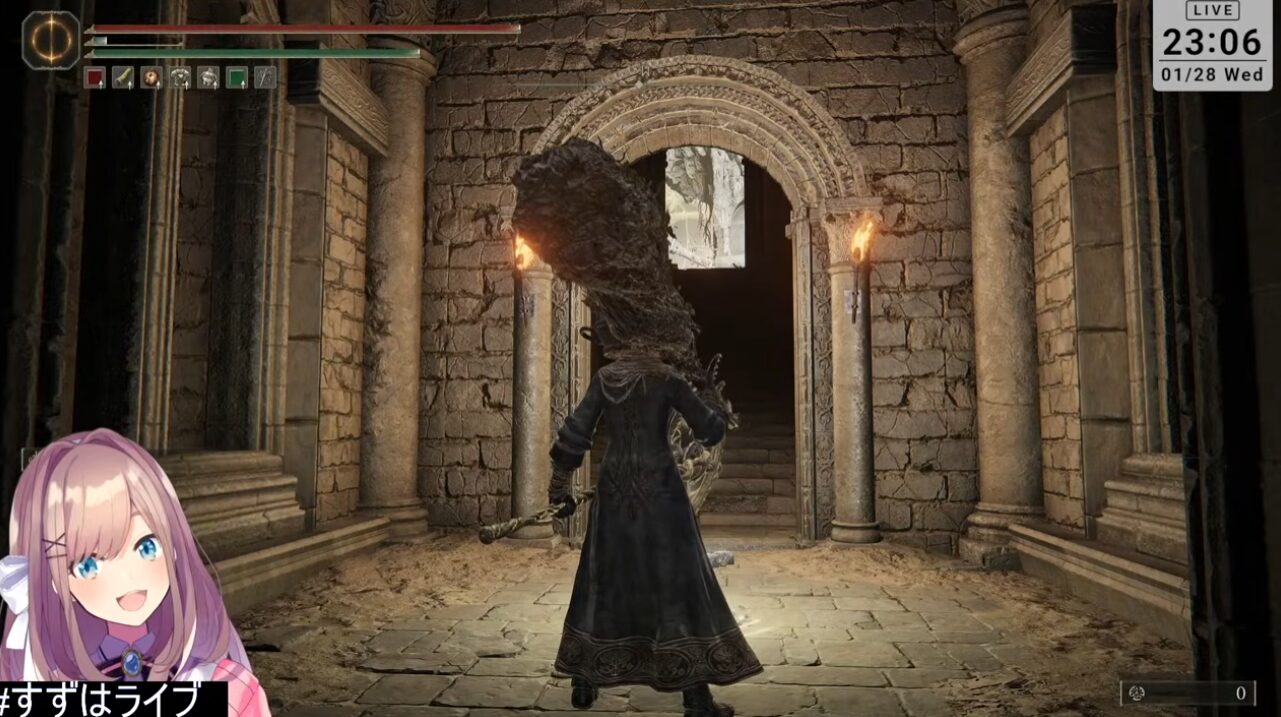Select the round orange orb buff icon
Image resolution: width=1281 pixels, height=717 pixels.
click(151, 78)
